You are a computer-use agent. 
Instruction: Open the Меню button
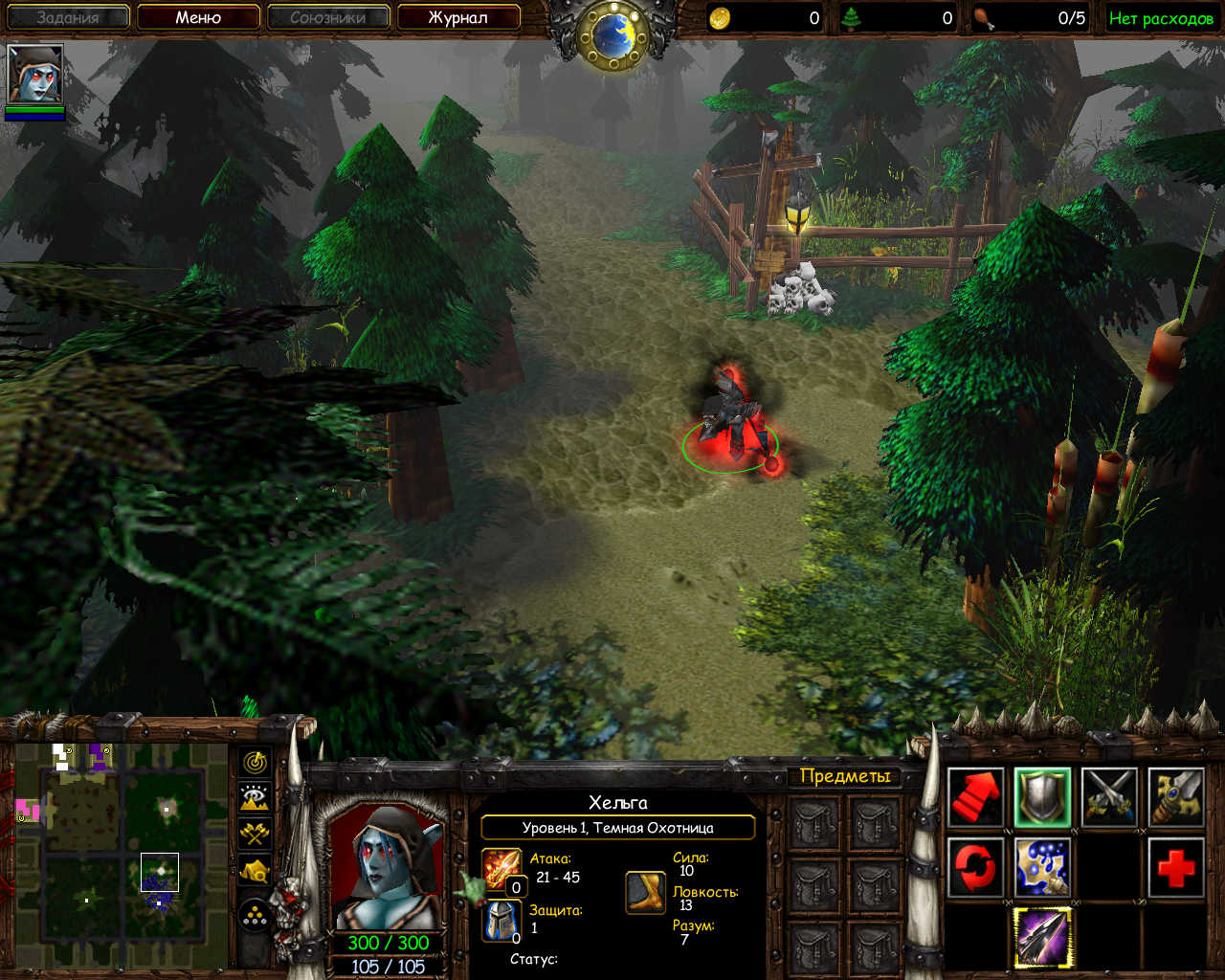198,17
